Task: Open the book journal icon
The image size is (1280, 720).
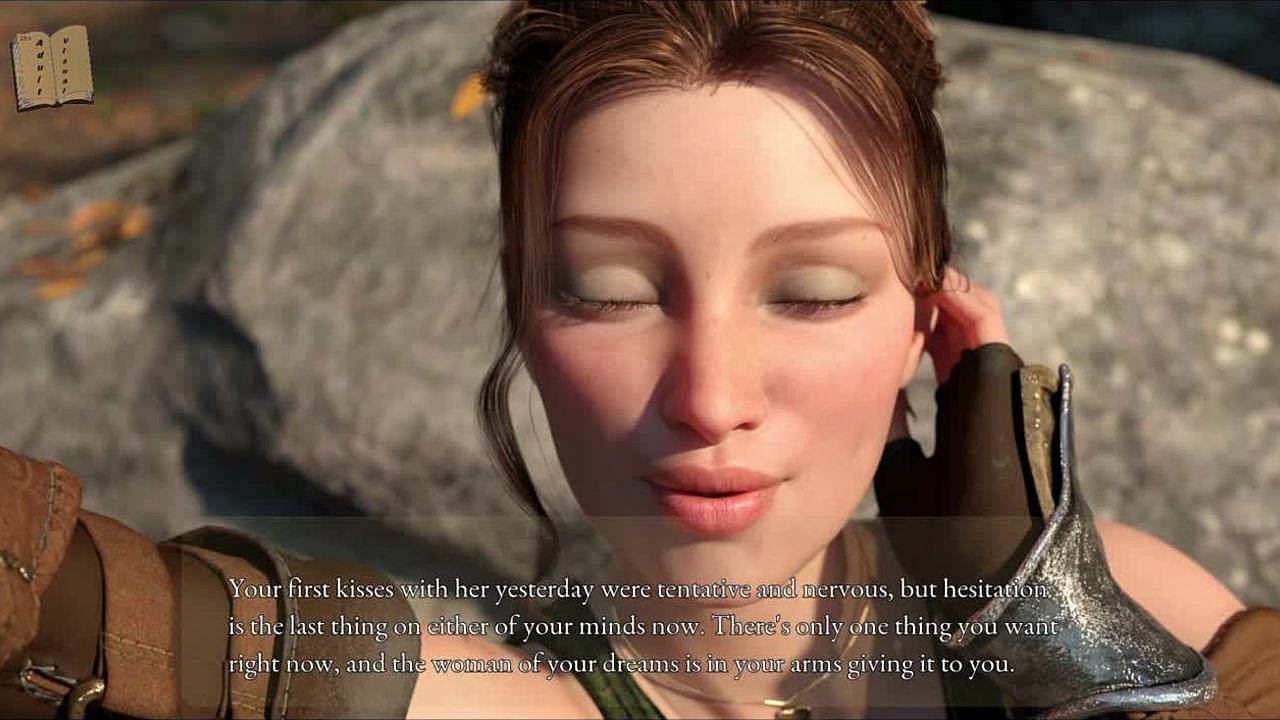Action: coord(52,67)
